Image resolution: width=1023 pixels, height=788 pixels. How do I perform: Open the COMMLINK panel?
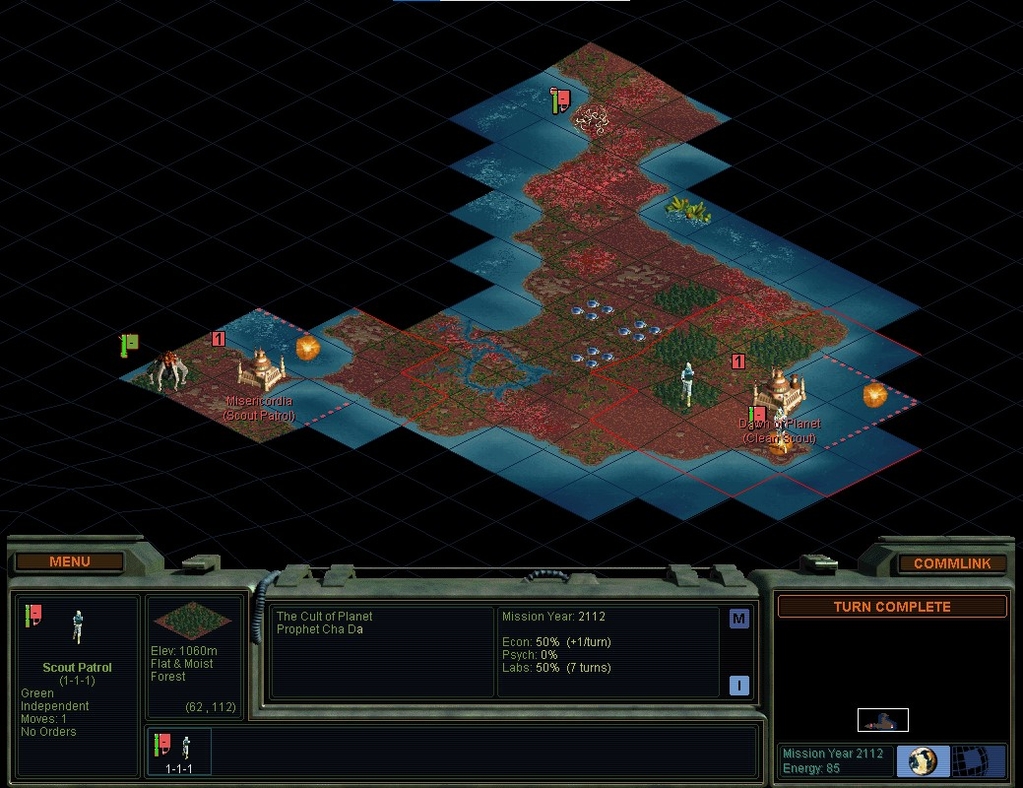pos(952,563)
